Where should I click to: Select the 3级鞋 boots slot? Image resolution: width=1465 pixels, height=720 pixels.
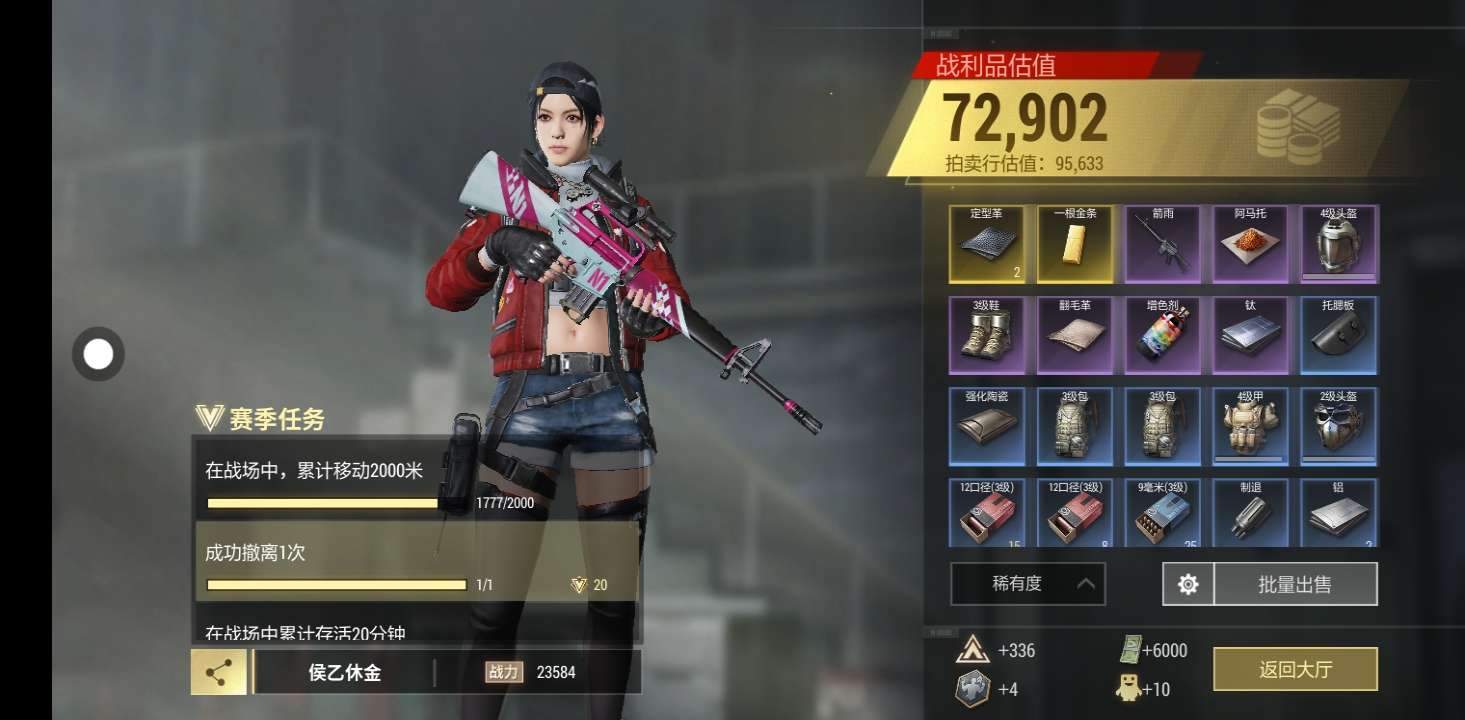[987, 335]
